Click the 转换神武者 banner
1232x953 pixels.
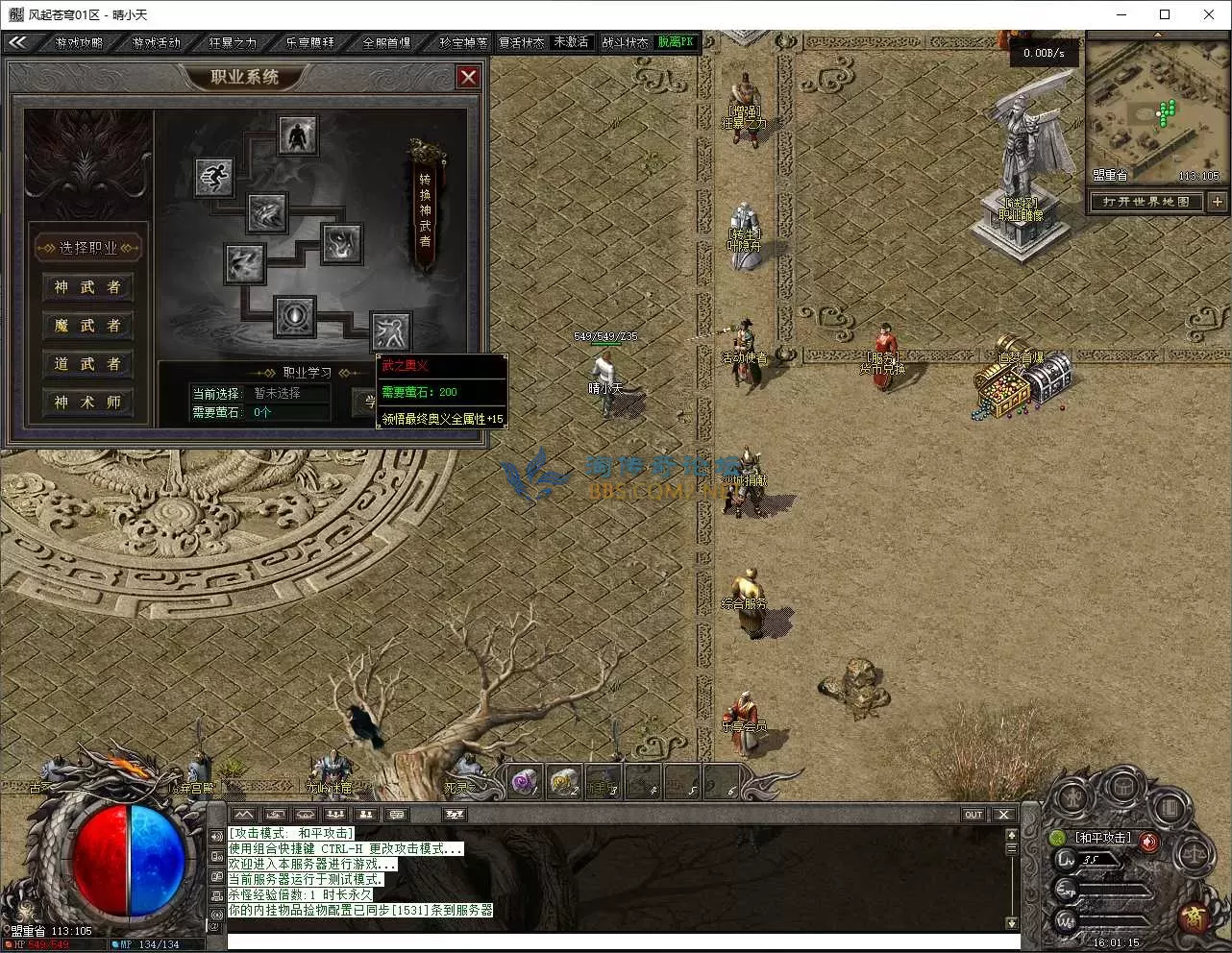click(426, 207)
